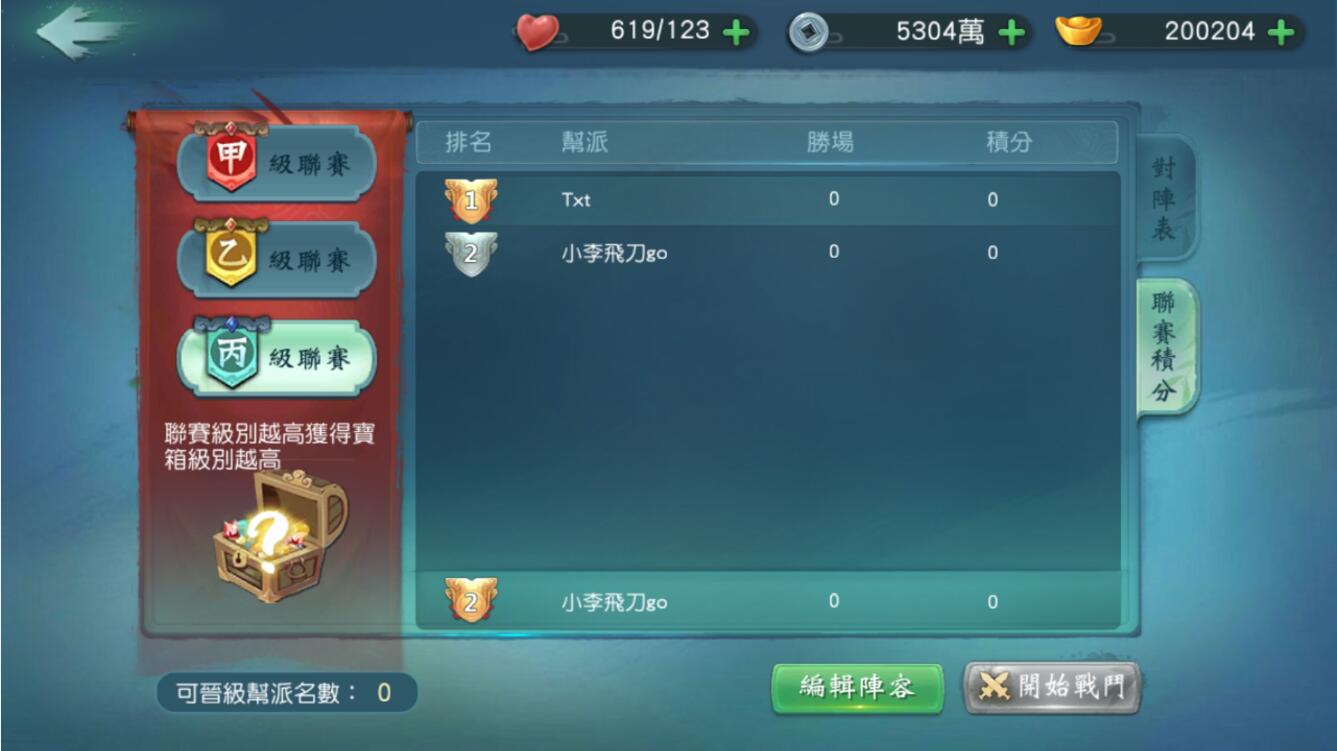Click the red heart vitality icon
The height and width of the screenshot is (751, 1337).
(x=537, y=31)
